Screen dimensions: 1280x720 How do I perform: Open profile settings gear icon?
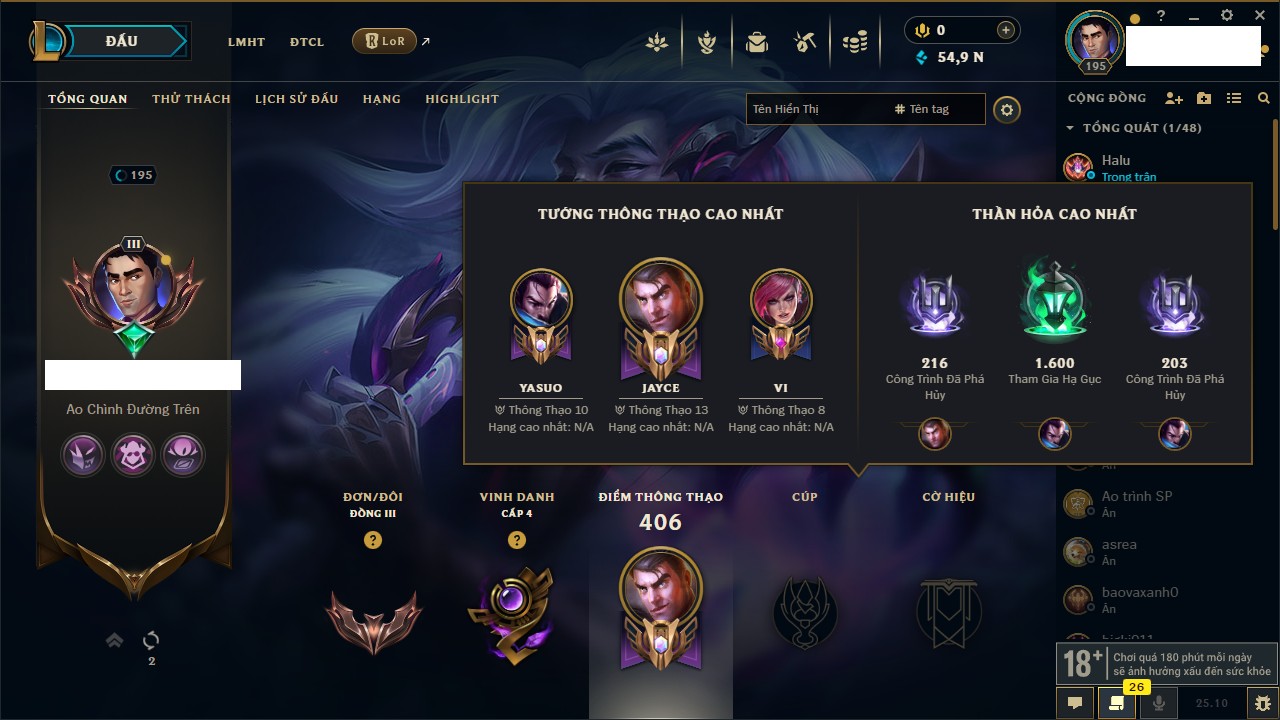click(1007, 109)
